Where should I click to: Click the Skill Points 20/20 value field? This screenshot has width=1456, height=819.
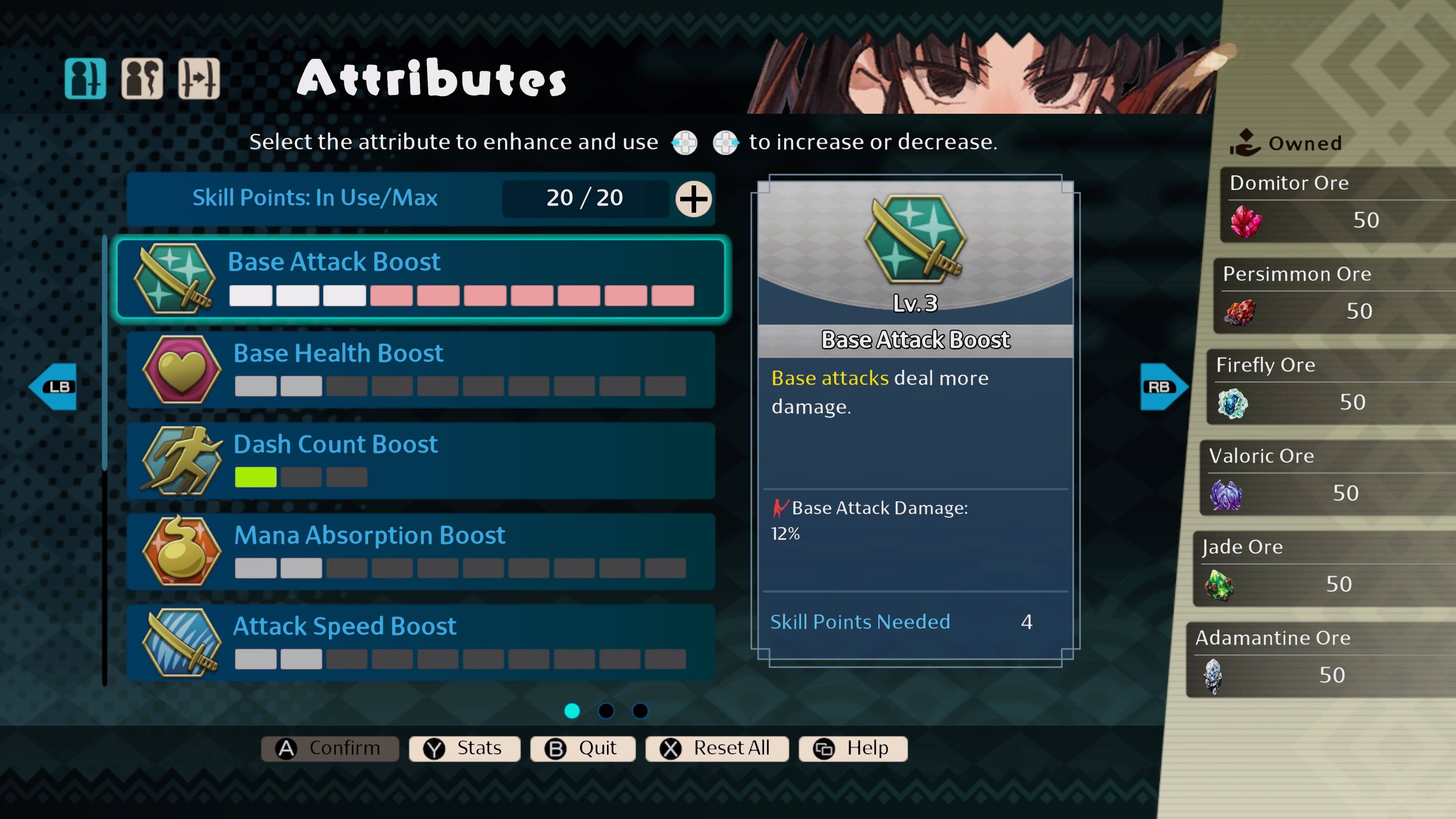pyautogui.click(x=585, y=198)
